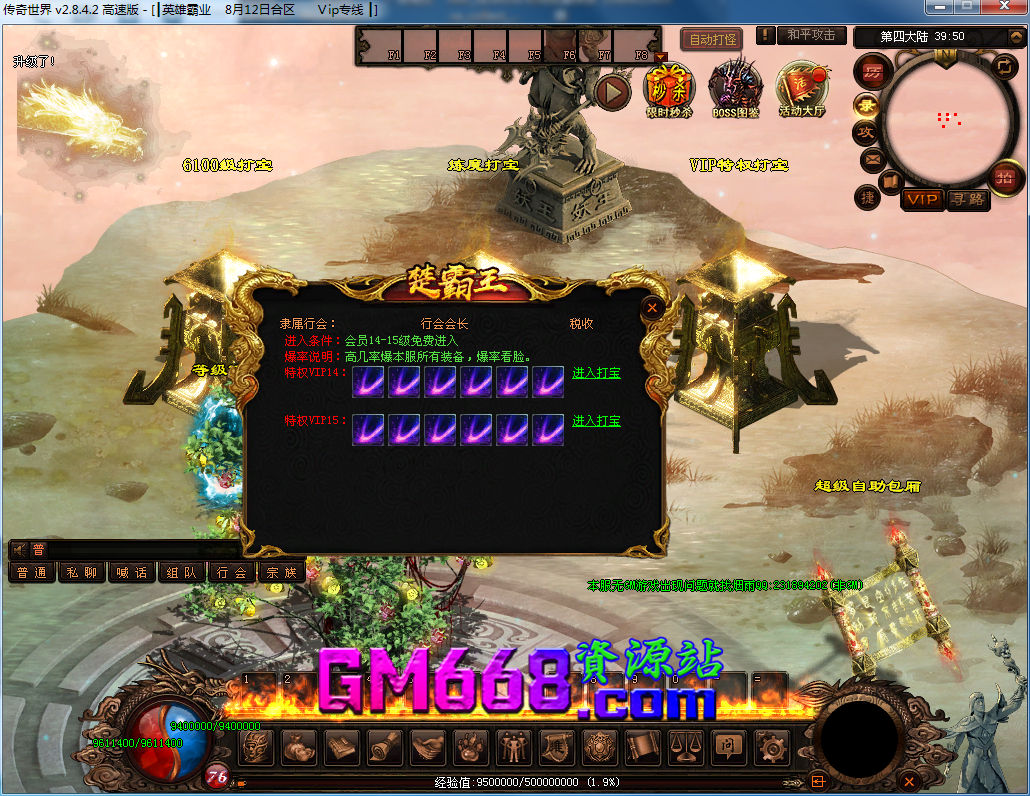Open the gear settings icon in the bottom bar
The height and width of the screenshot is (796, 1030).
click(x=771, y=746)
